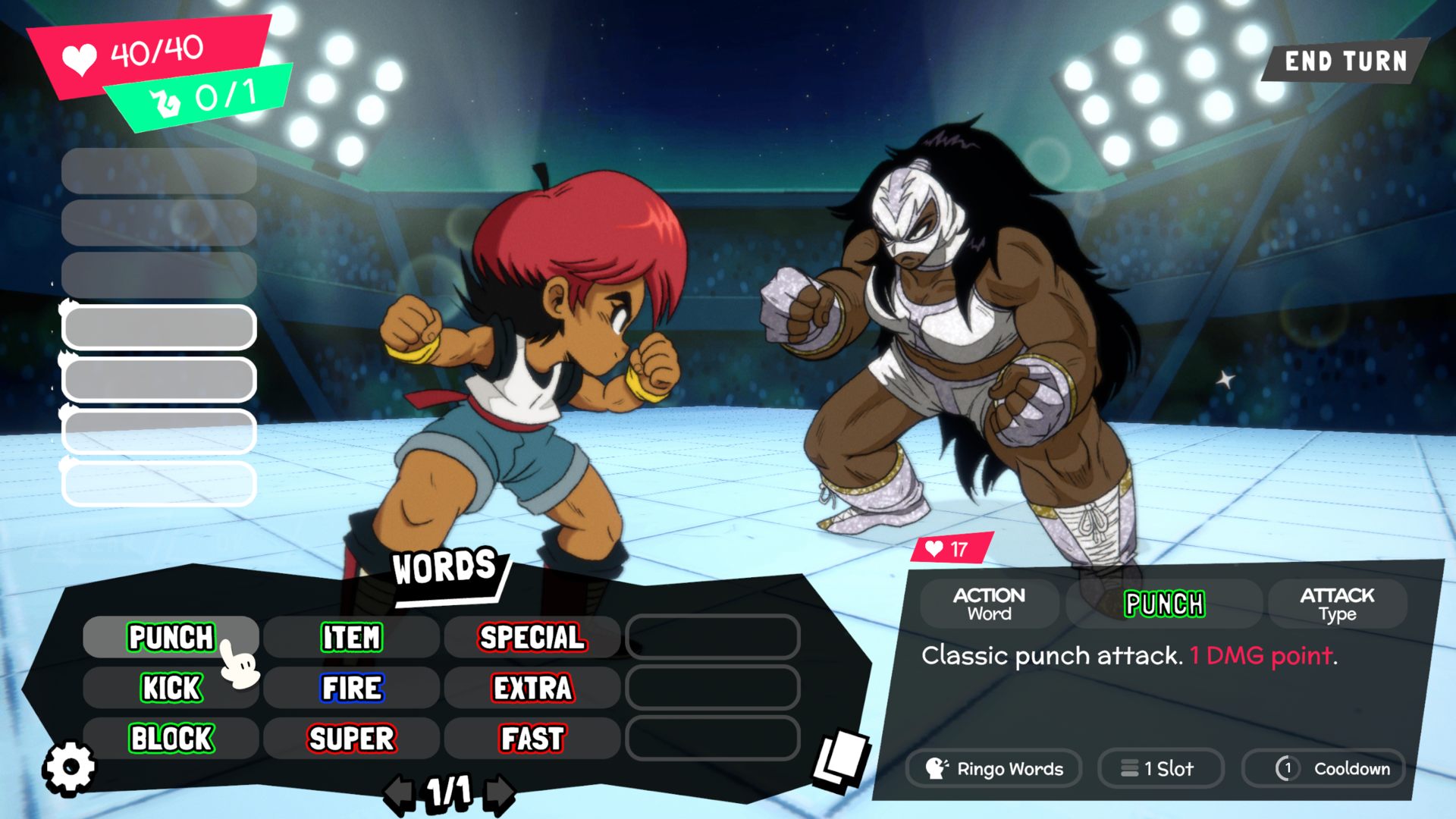Select the FAST word
Viewport: 1456px width, 819px height.
tap(532, 739)
